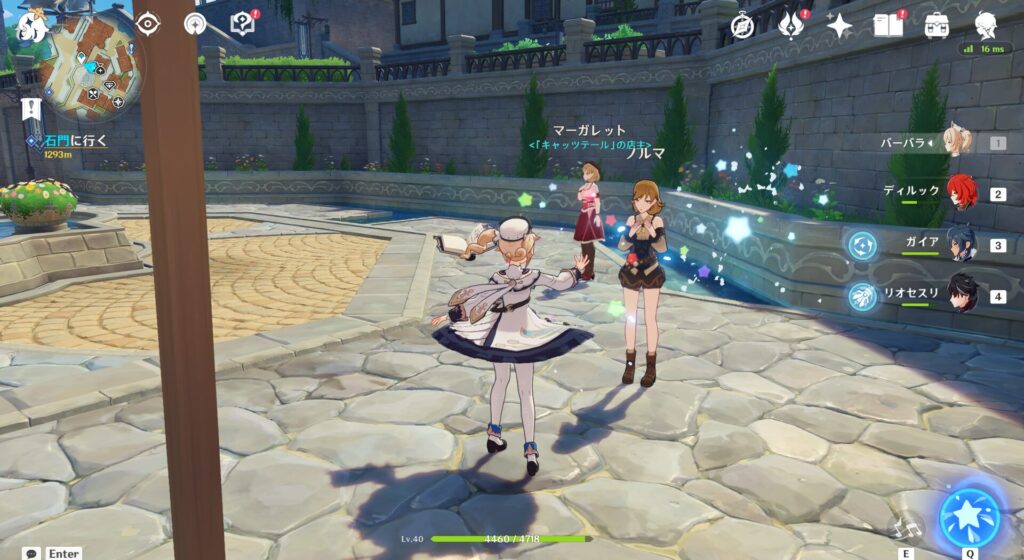Open the Adventurer Handbook book icon
Viewport: 1024px width, 560px height.
888,25
